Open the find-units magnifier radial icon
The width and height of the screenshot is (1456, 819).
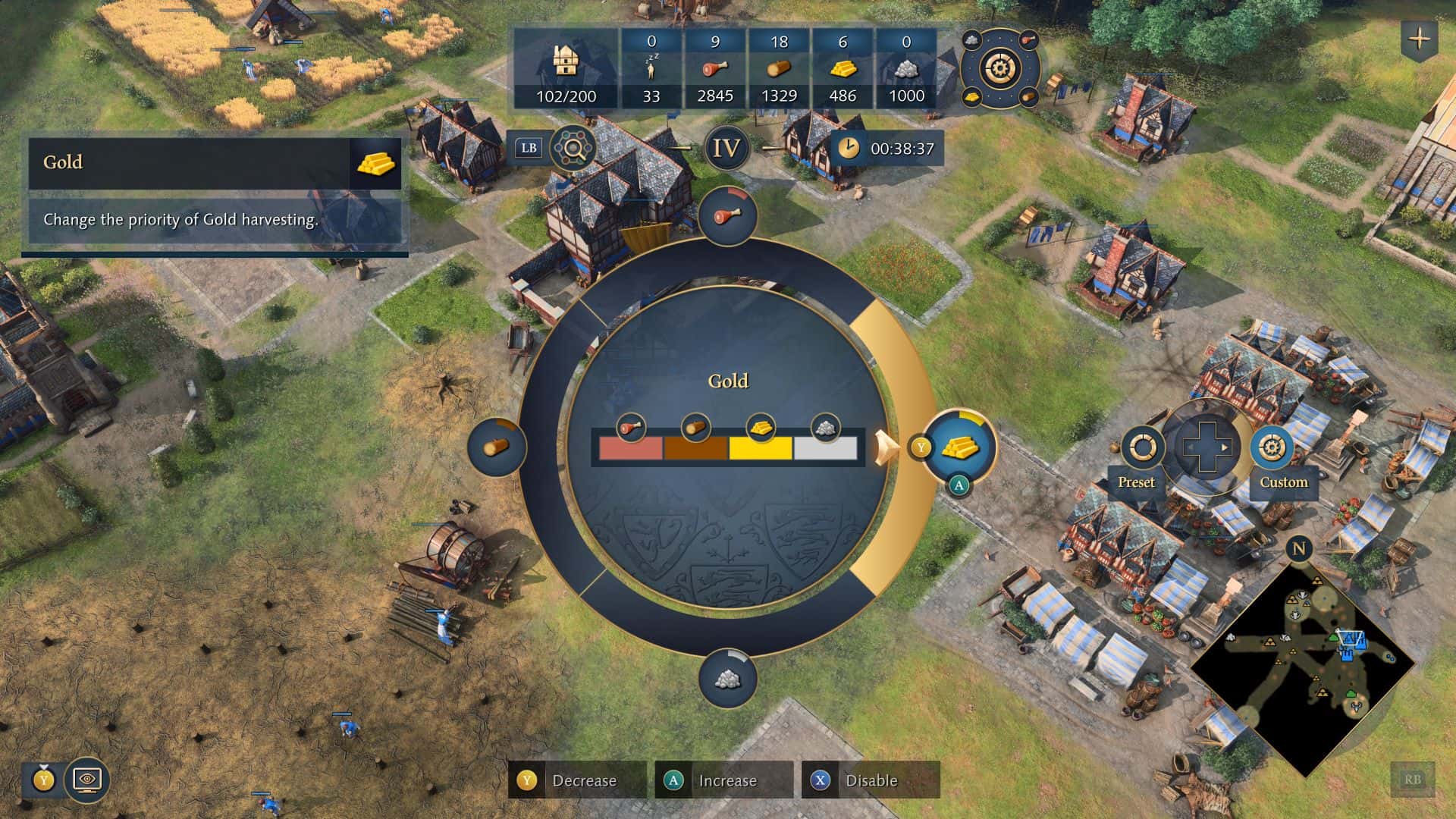tap(573, 149)
